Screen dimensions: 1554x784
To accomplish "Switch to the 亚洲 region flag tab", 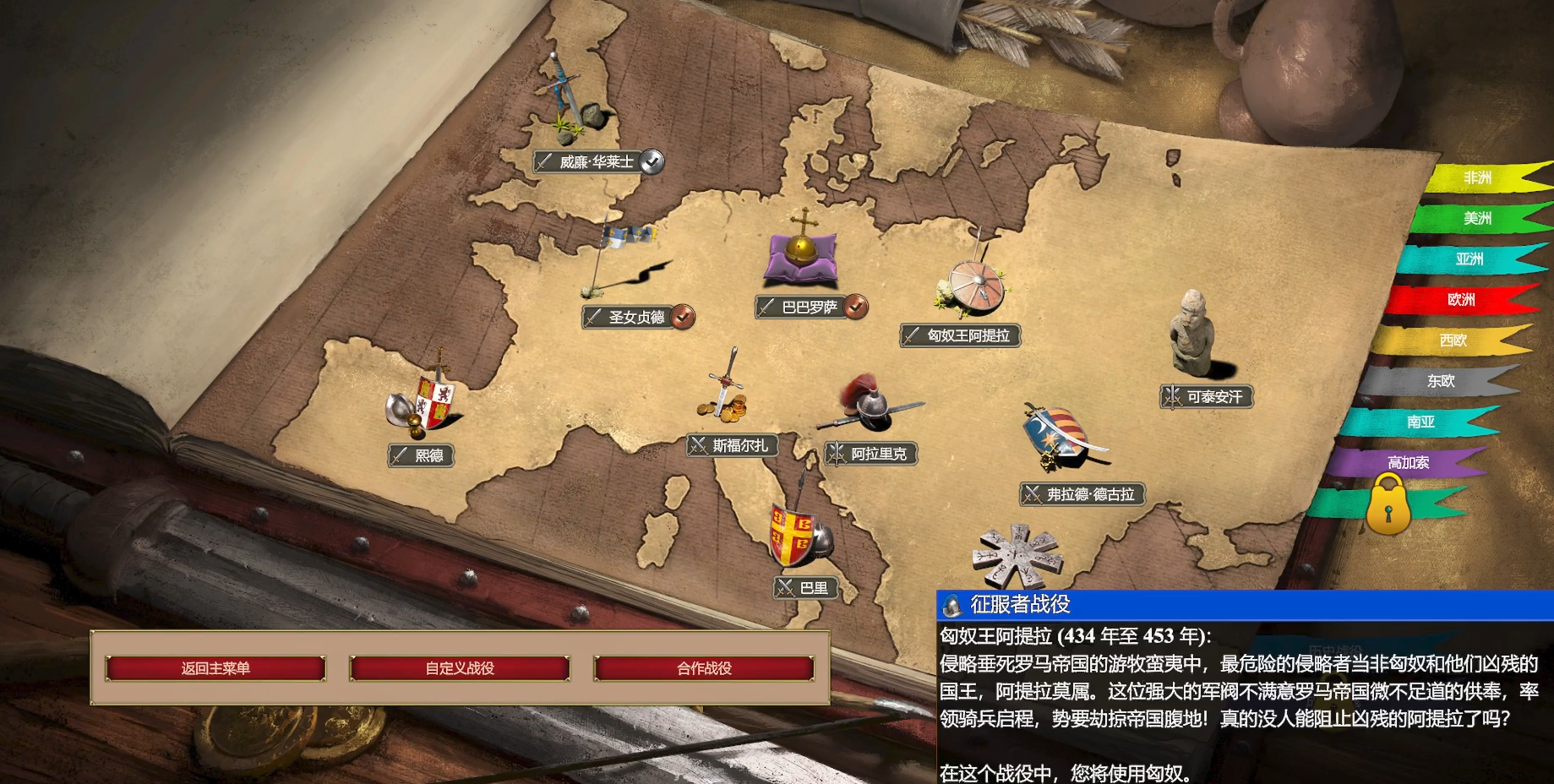I will pos(1470,259).
